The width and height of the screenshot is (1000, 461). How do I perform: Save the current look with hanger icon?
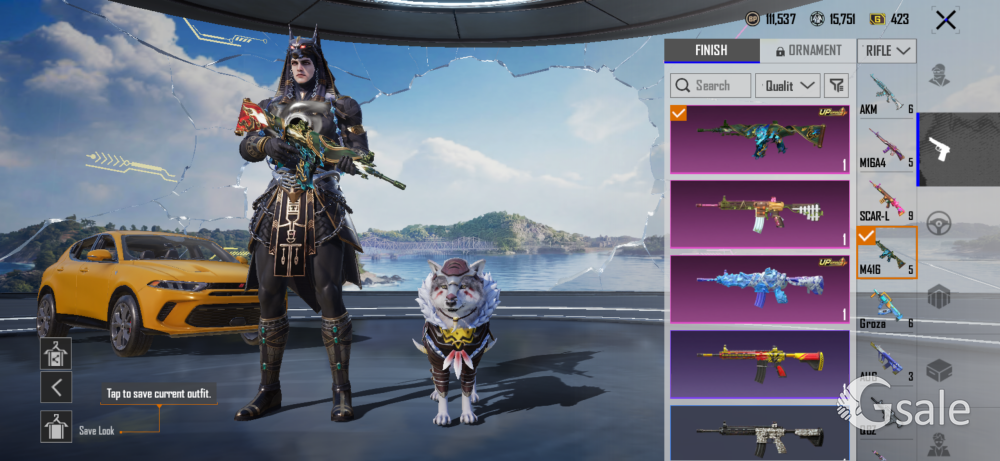(x=56, y=426)
